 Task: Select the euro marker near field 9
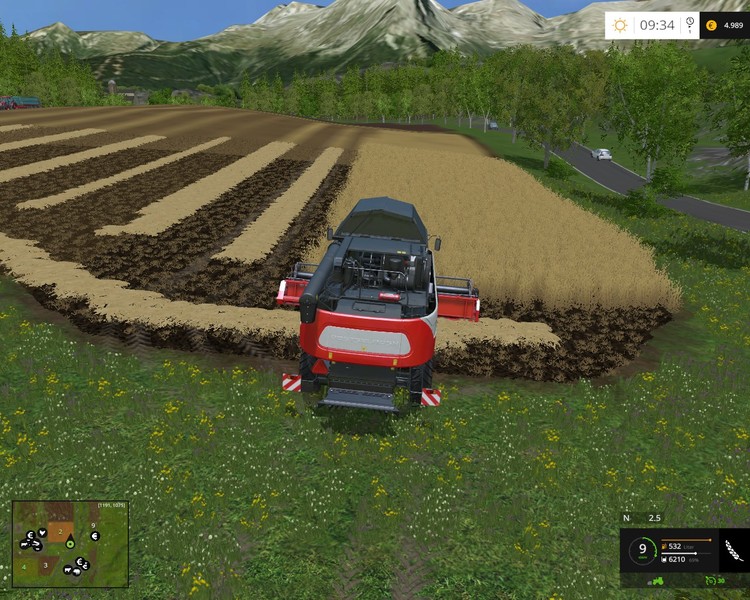94,536
